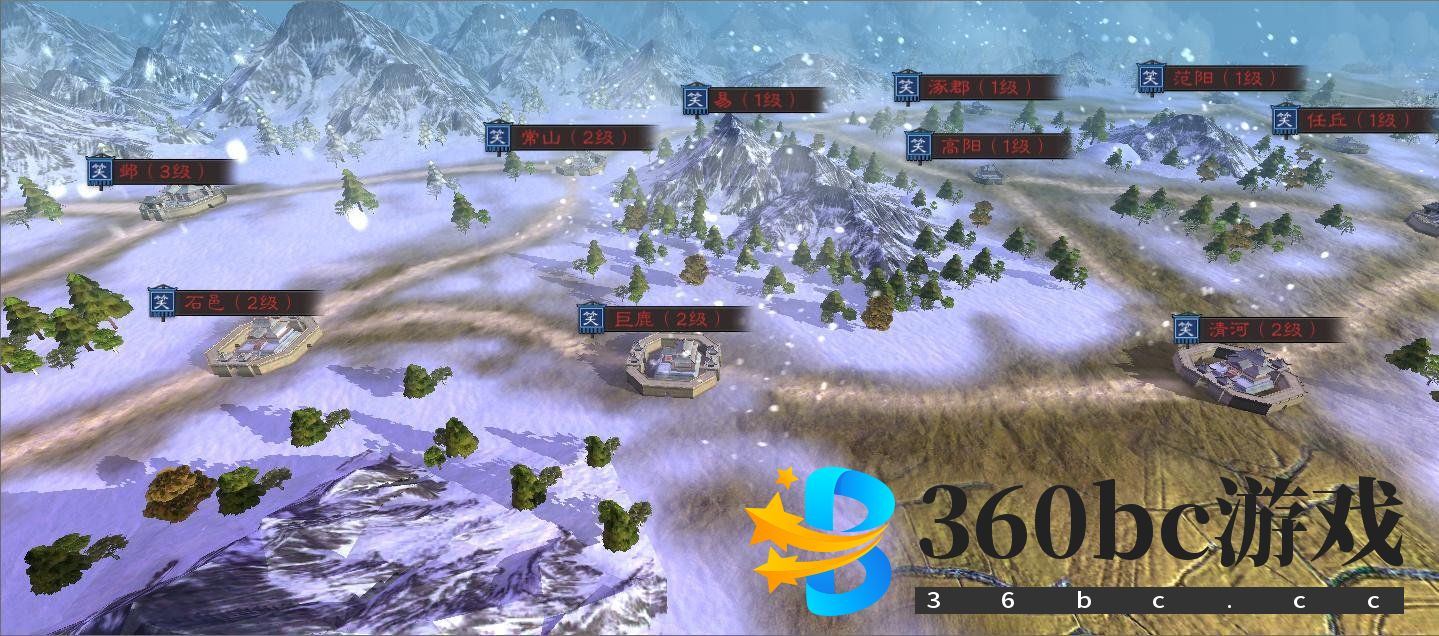
Task: Select the 邺 (3级) city label
Action: tap(160, 172)
